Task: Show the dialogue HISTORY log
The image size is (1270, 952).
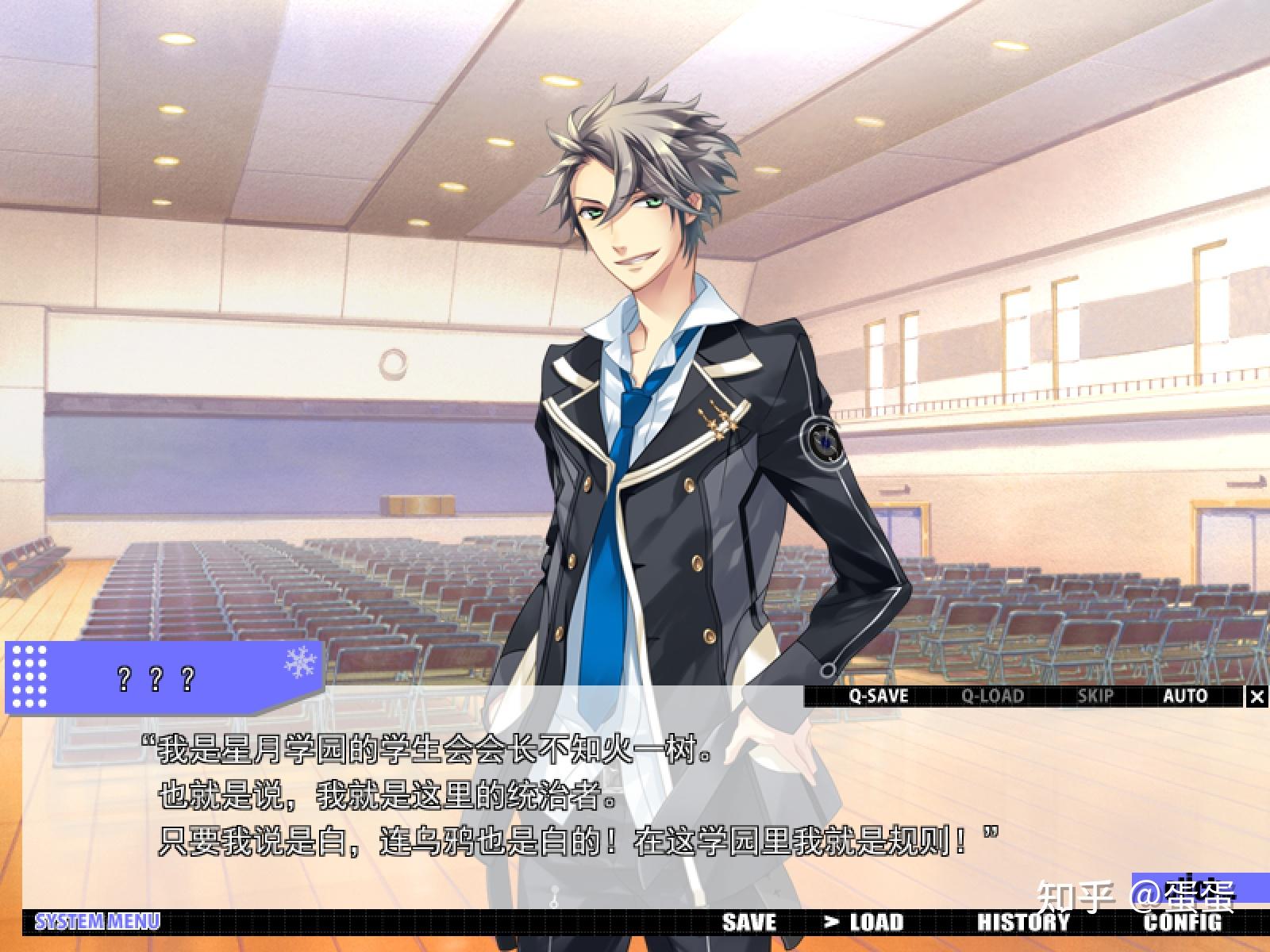Action: pos(1023,923)
